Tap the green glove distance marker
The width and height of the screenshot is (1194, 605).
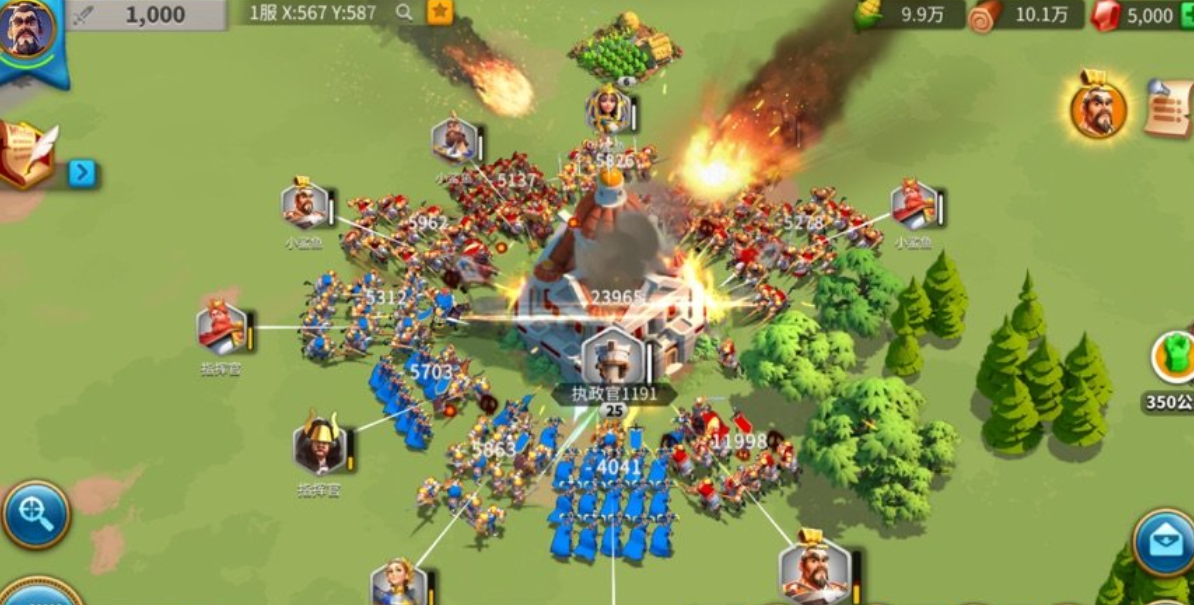(1174, 357)
